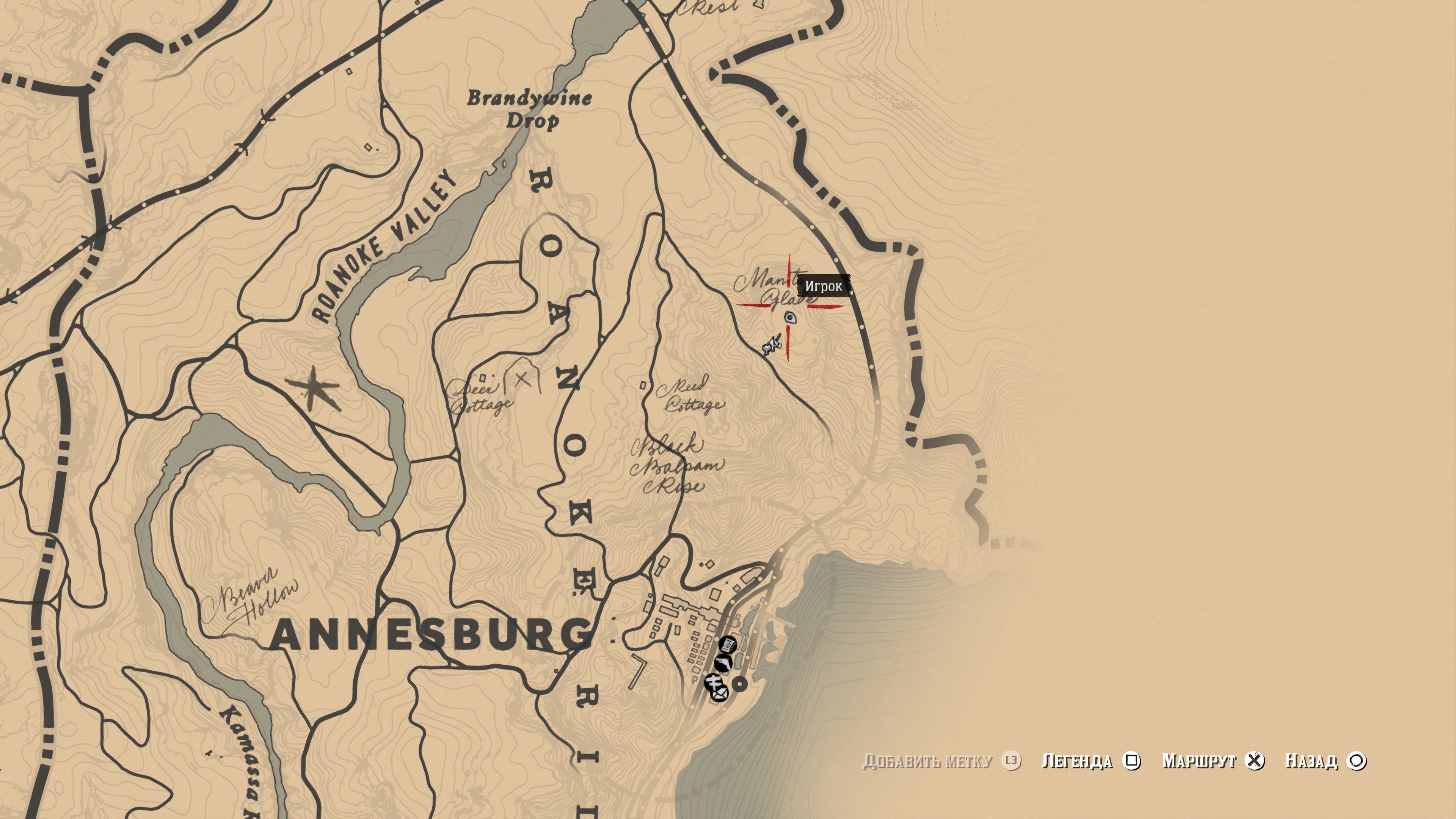1456x819 pixels.
Task: Select the dark ring marker near the shore
Action: click(740, 684)
